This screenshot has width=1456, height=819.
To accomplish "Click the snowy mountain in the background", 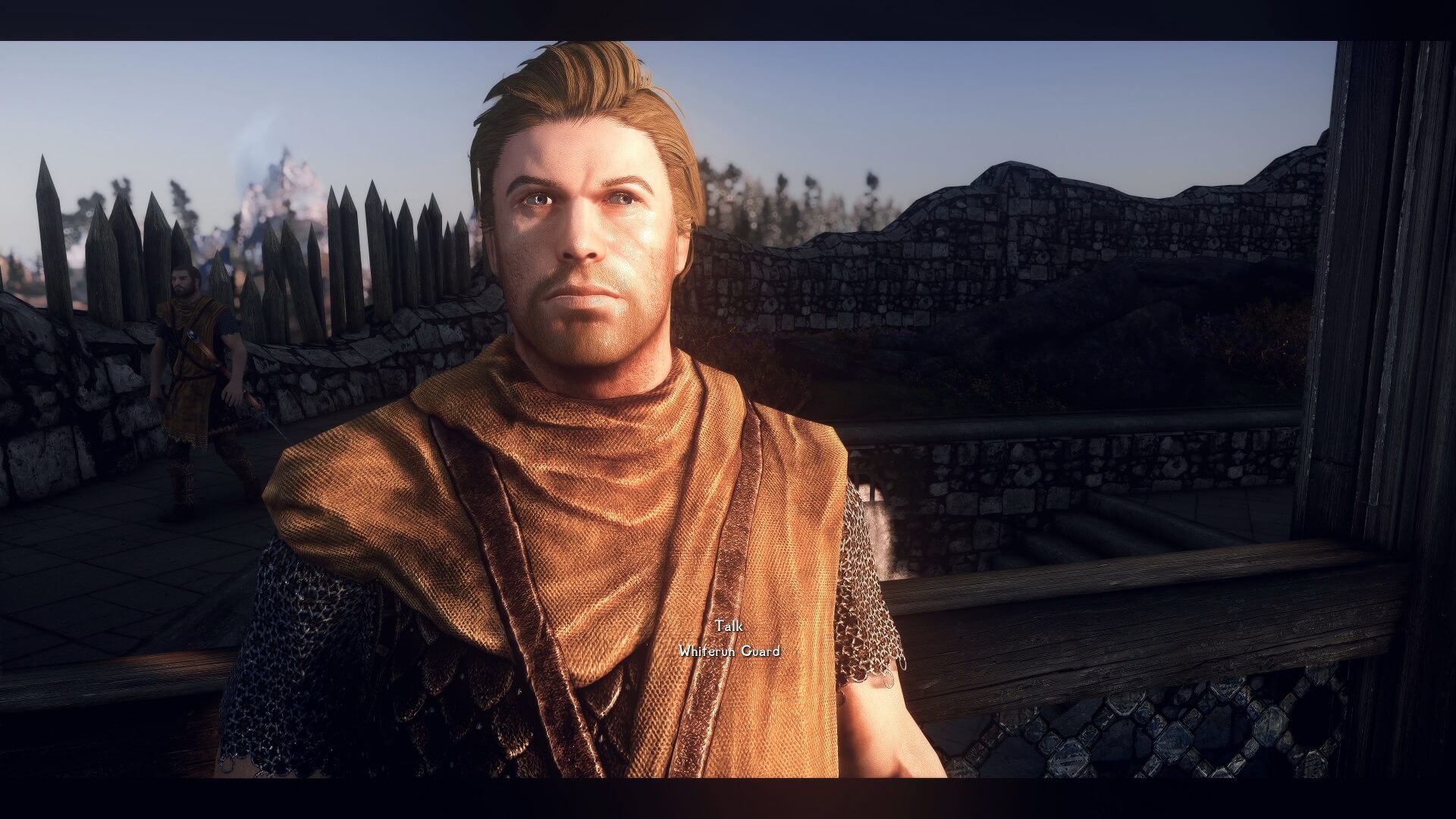I will pyautogui.click(x=281, y=190).
